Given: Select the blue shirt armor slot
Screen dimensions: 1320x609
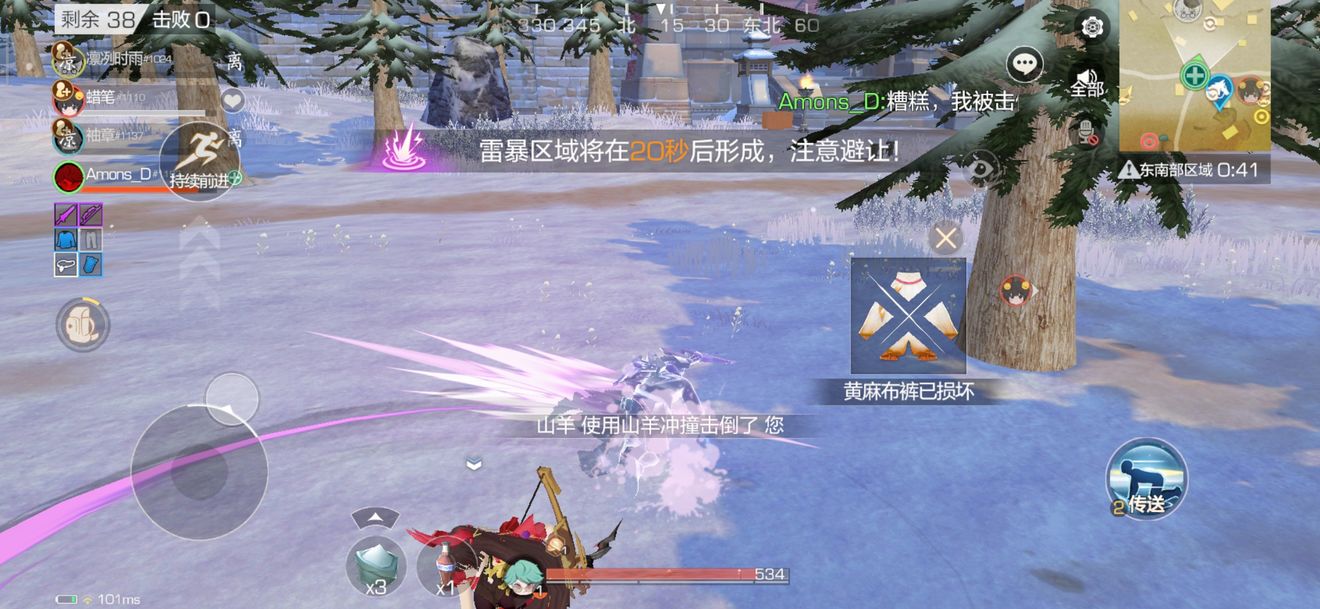Looking at the screenshot, I should click(66, 240).
